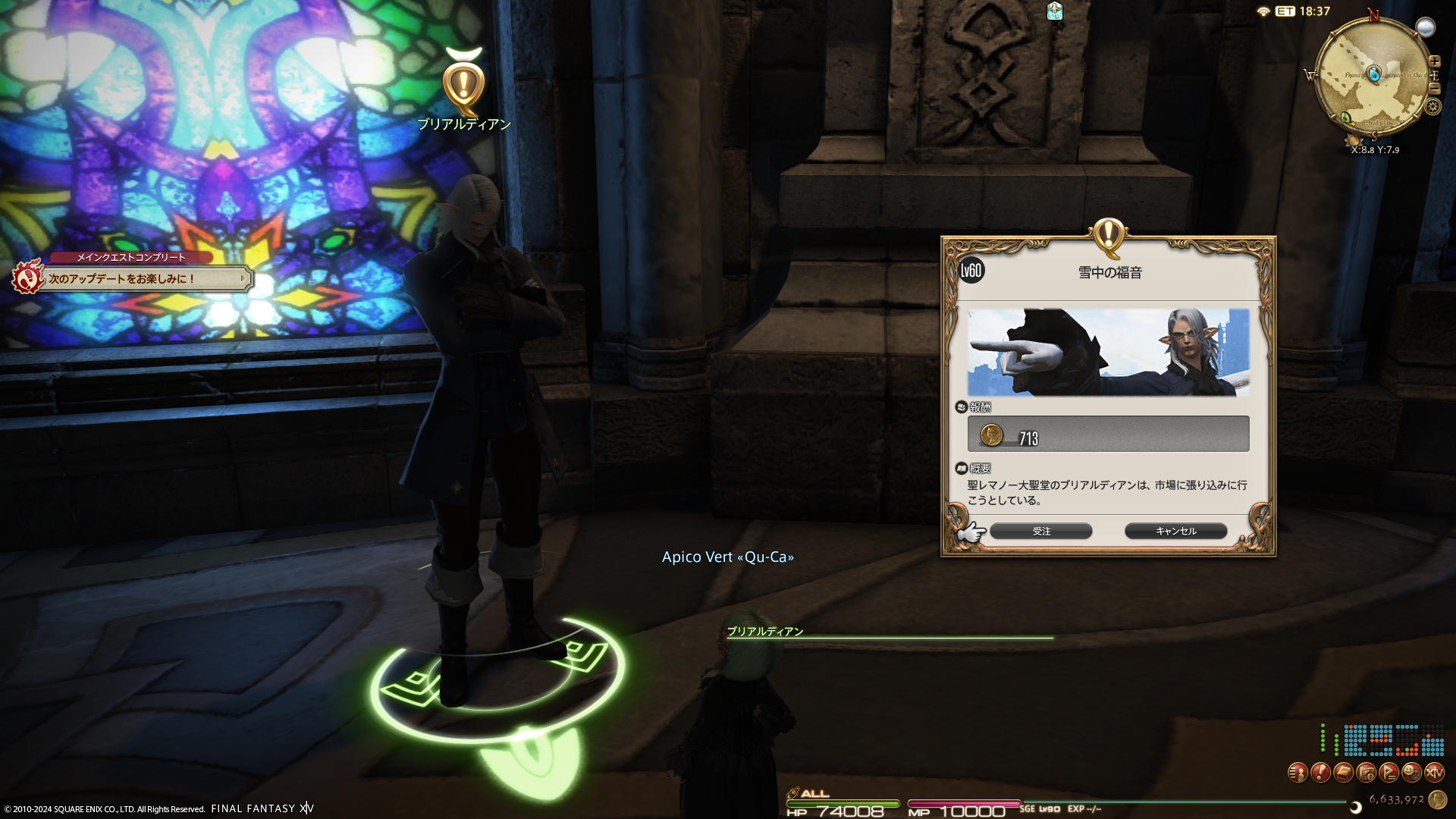
Task: Zoom in the minimap with plus button
Action: click(1434, 61)
